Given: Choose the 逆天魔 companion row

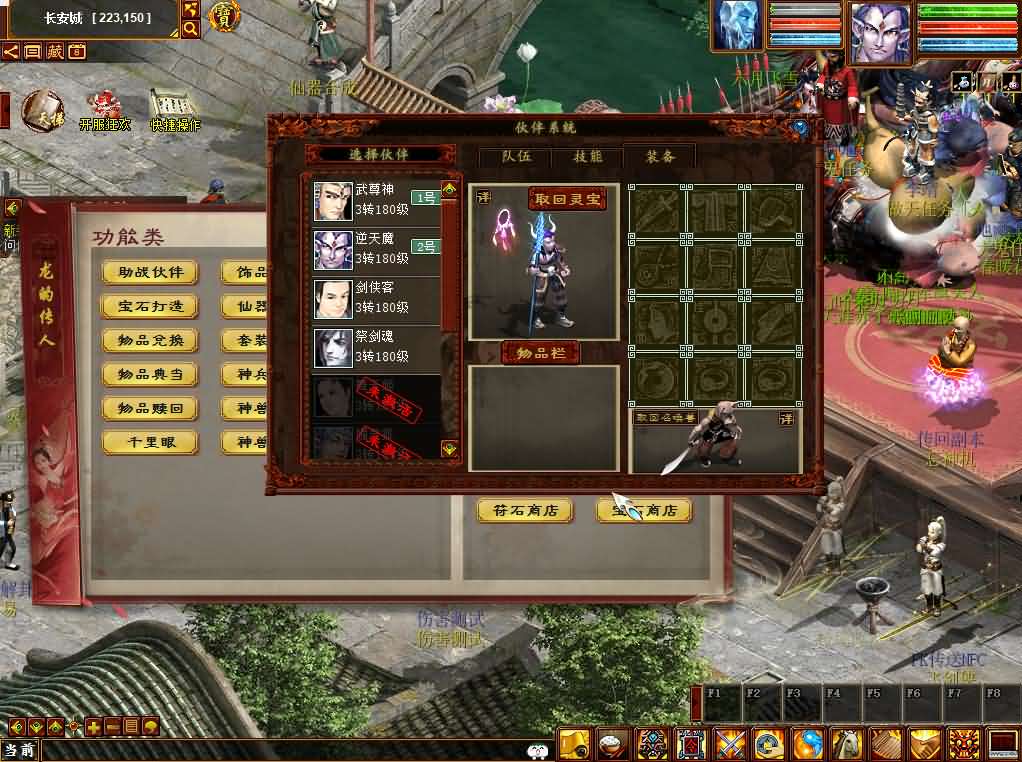Looking at the screenshot, I should (x=376, y=250).
